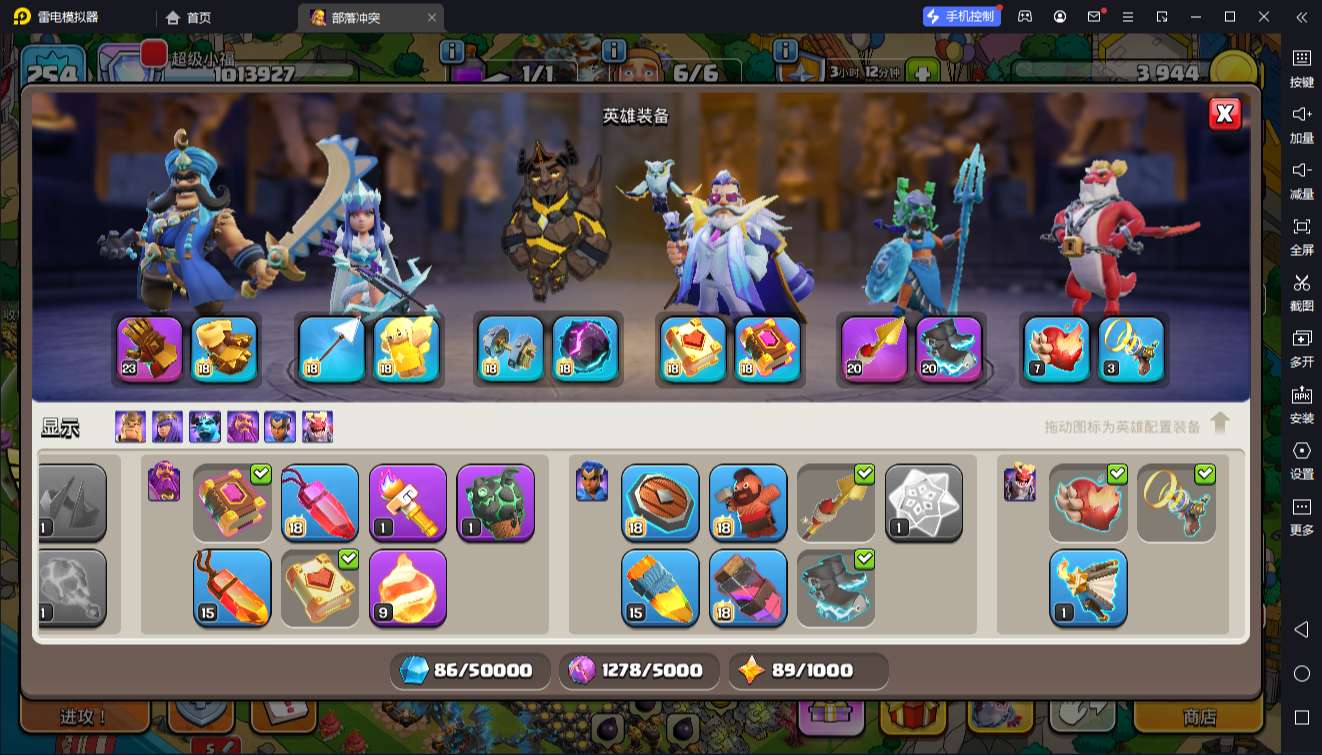Choose the equipped heart fist, level 7
This screenshot has width=1322, height=755.
click(x=1057, y=349)
